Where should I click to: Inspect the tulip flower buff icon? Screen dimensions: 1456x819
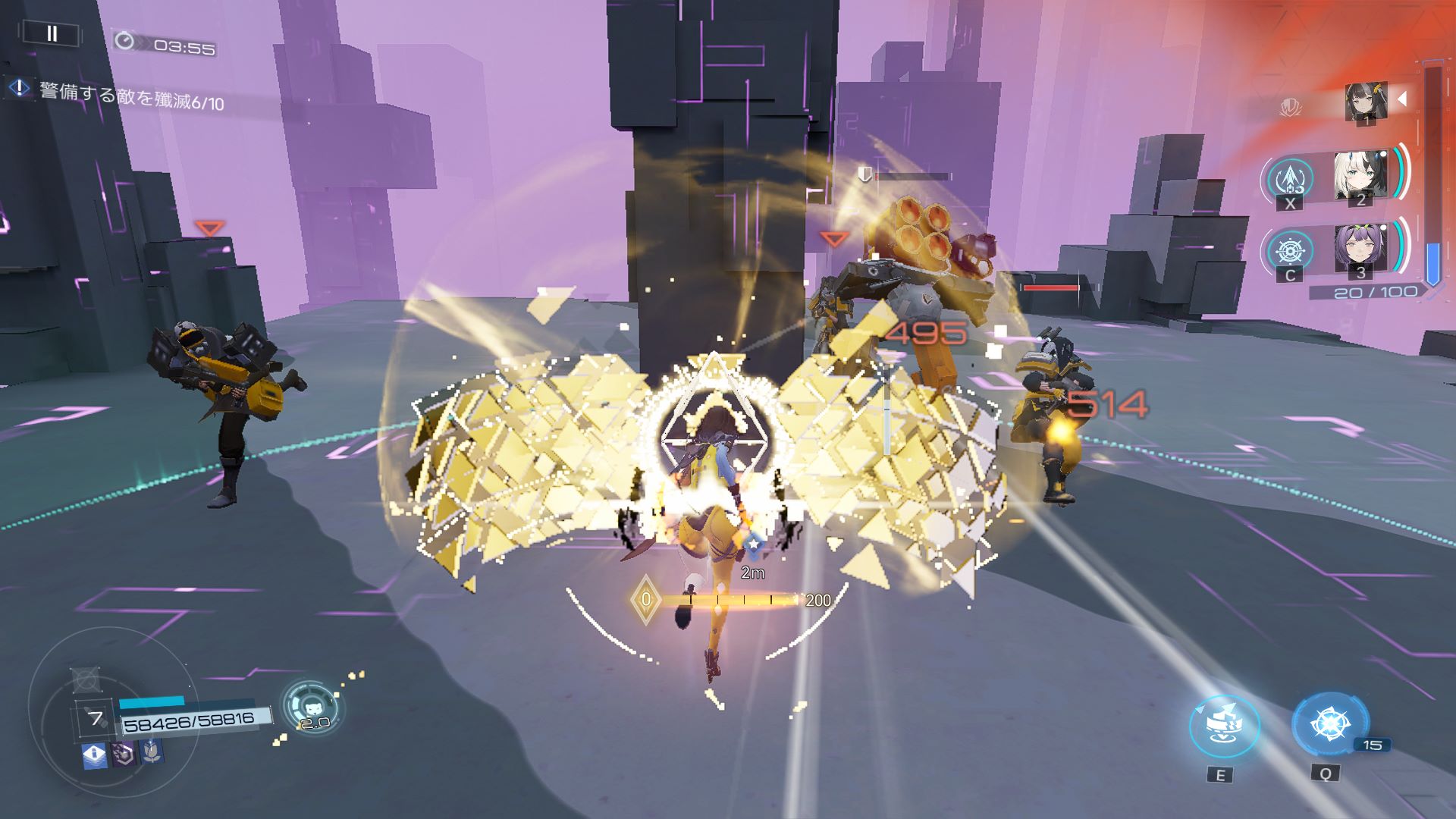coord(152,751)
